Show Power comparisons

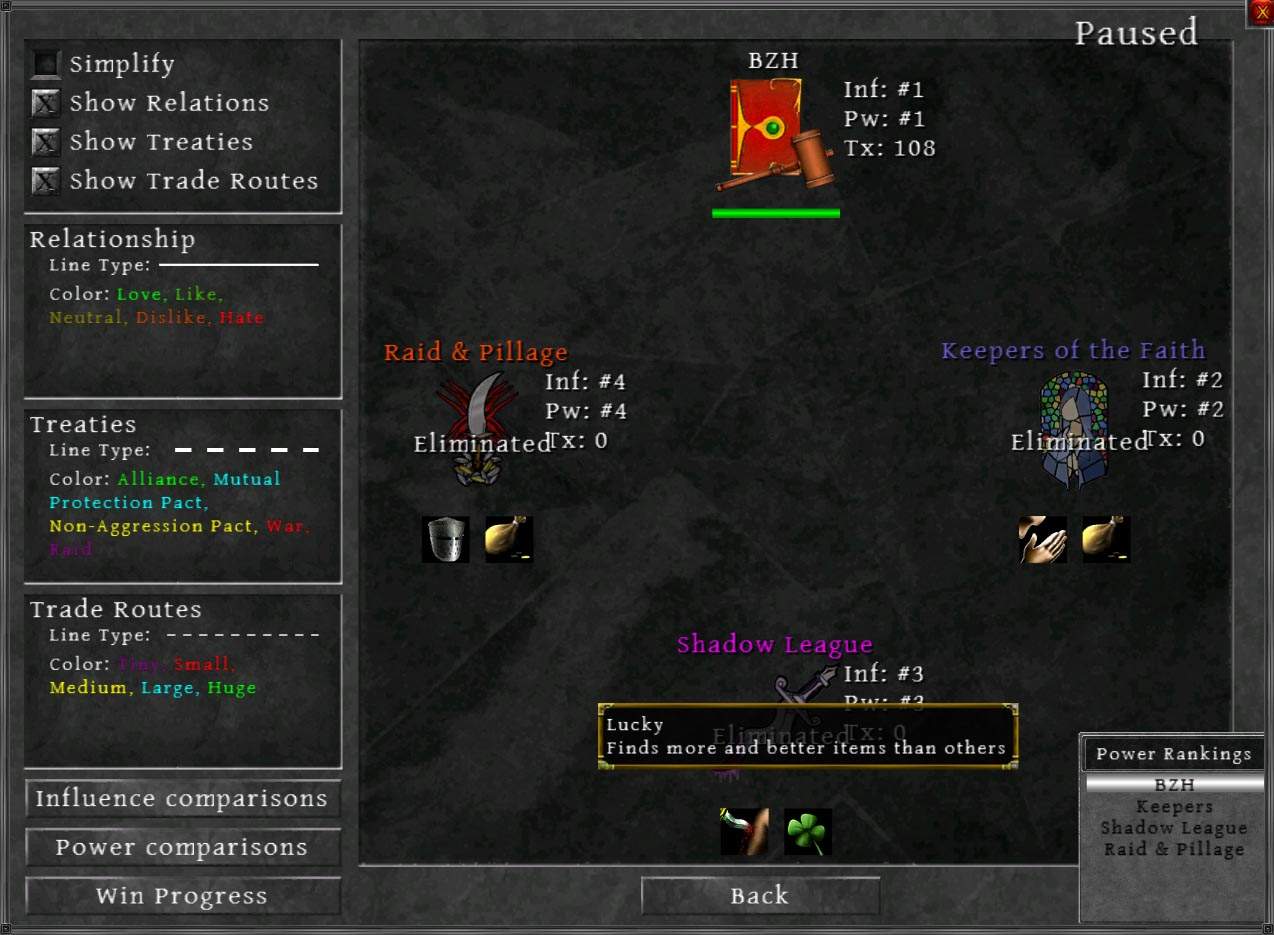[182, 848]
